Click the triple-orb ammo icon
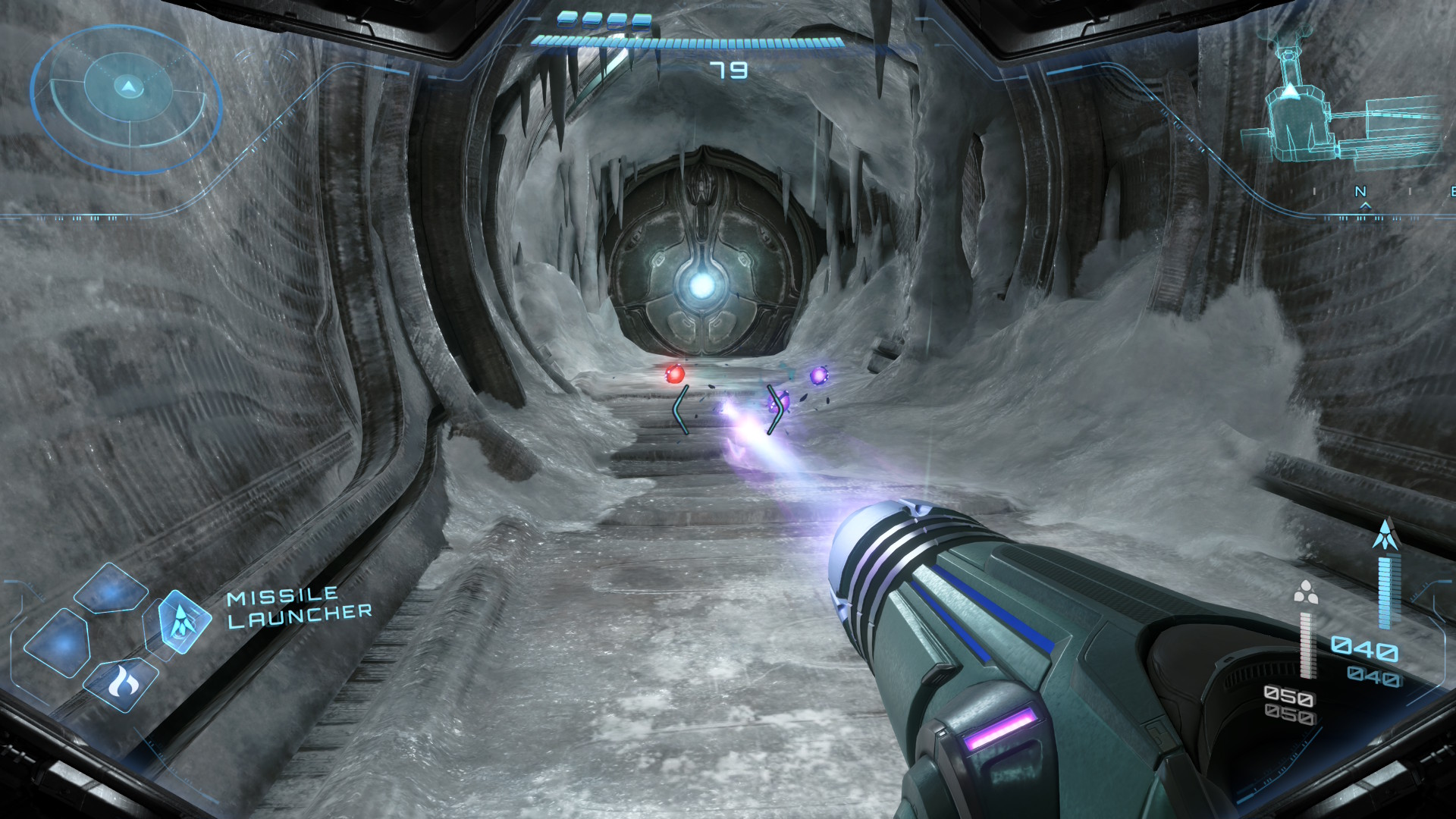The width and height of the screenshot is (1456, 819). click(1305, 592)
